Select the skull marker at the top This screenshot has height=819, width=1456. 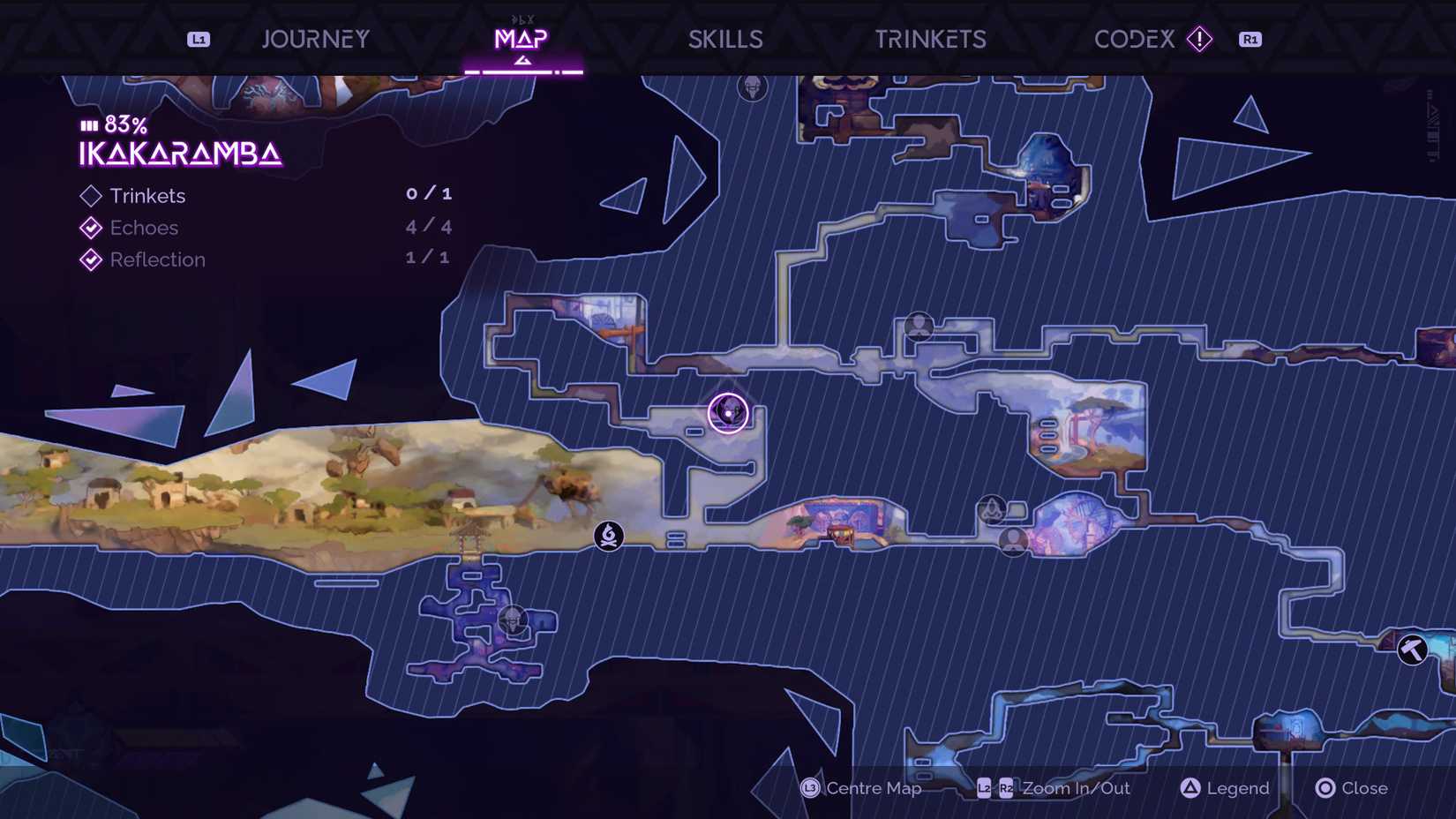click(753, 87)
